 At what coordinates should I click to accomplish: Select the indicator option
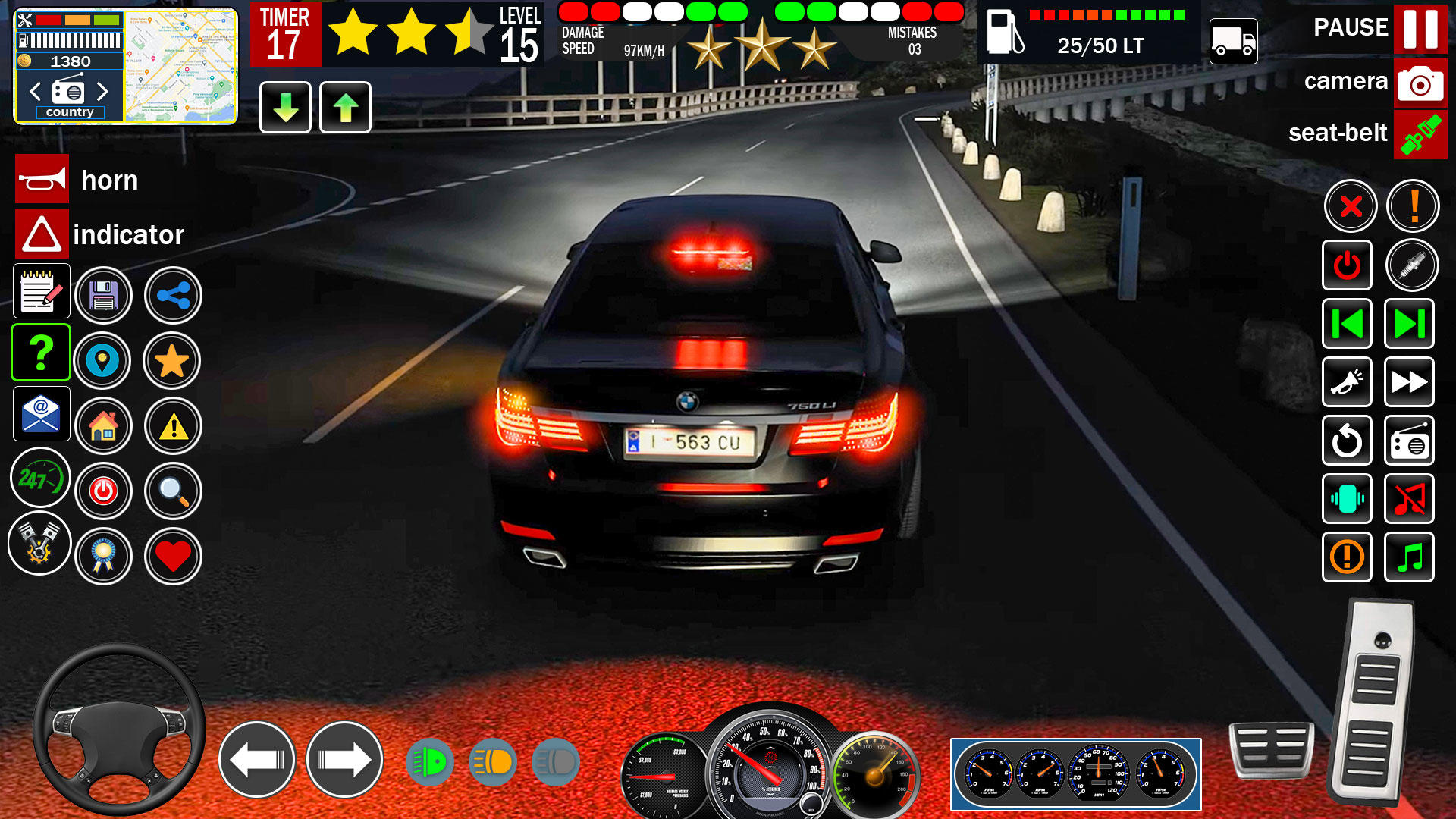(42, 234)
